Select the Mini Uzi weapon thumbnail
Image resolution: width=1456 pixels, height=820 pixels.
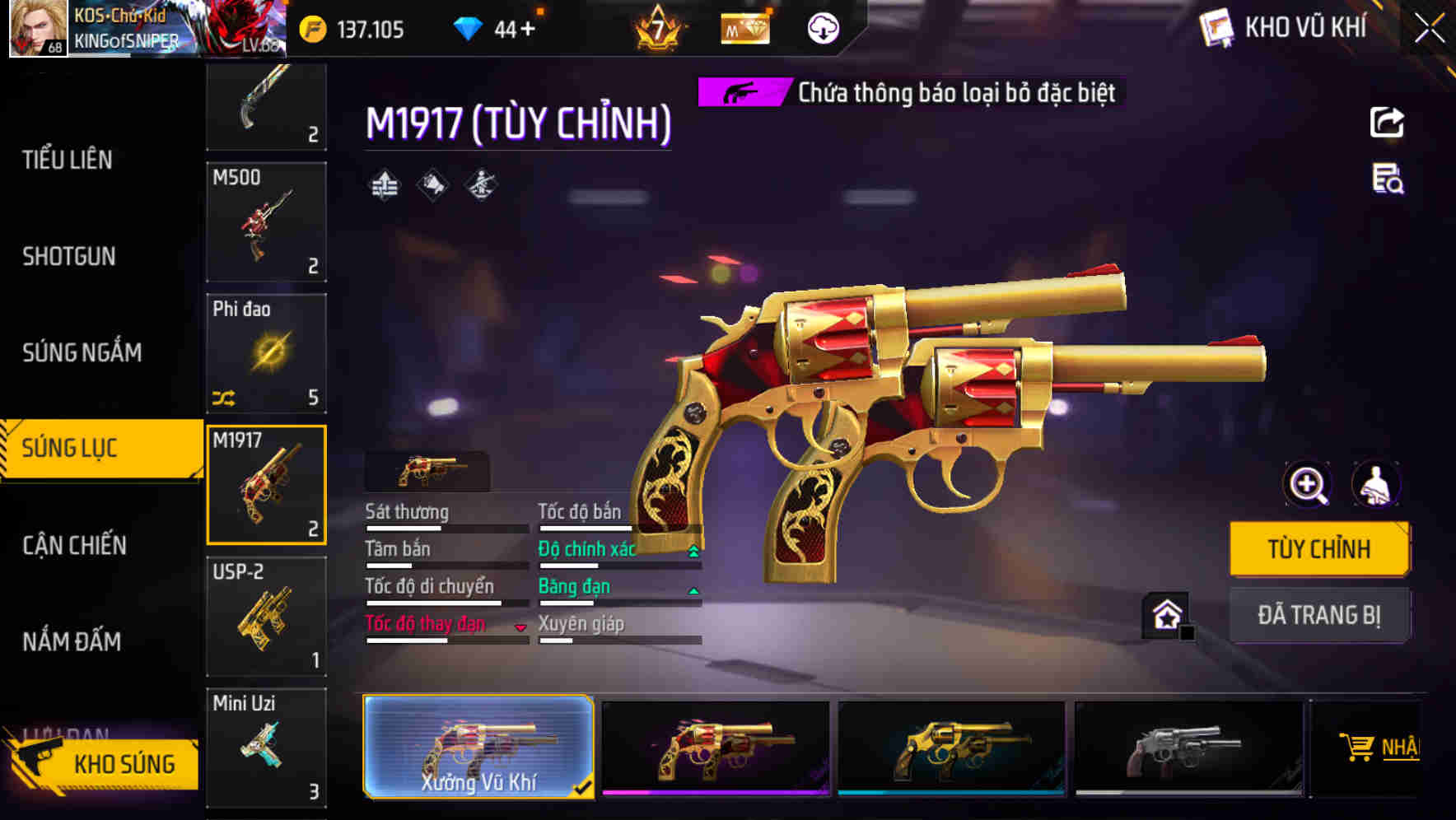pyautogui.click(x=265, y=747)
